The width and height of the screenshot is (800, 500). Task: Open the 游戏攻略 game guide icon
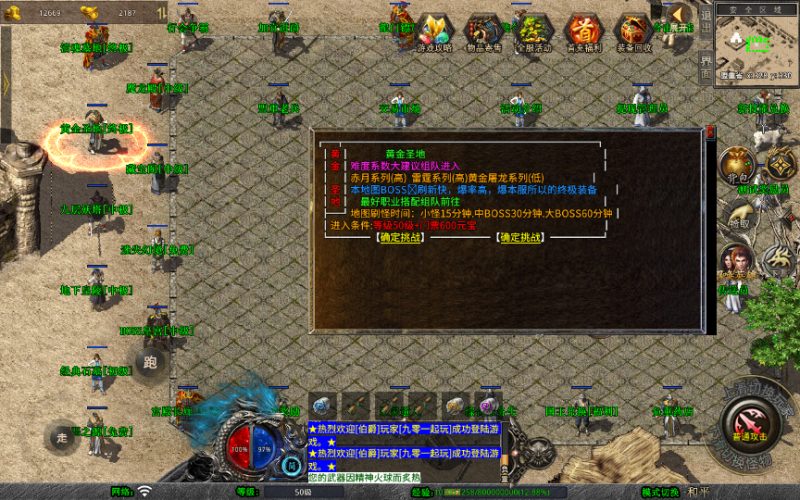pyautogui.click(x=435, y=32)
